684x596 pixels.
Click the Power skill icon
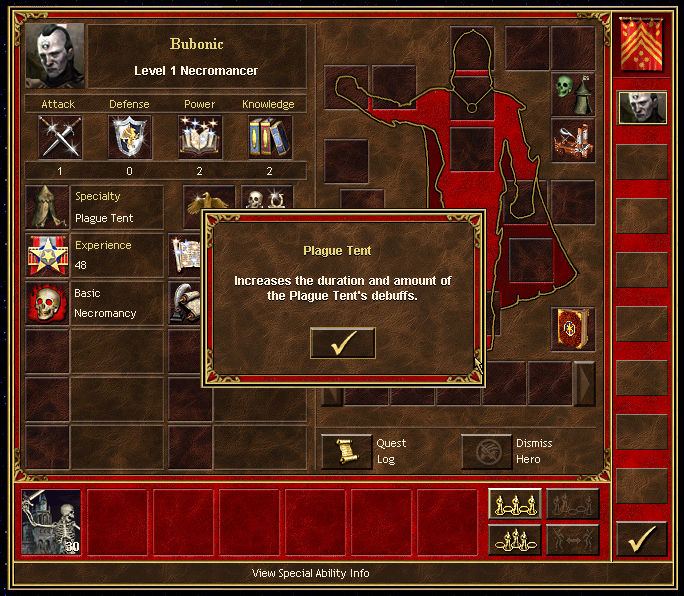point(199,137)
